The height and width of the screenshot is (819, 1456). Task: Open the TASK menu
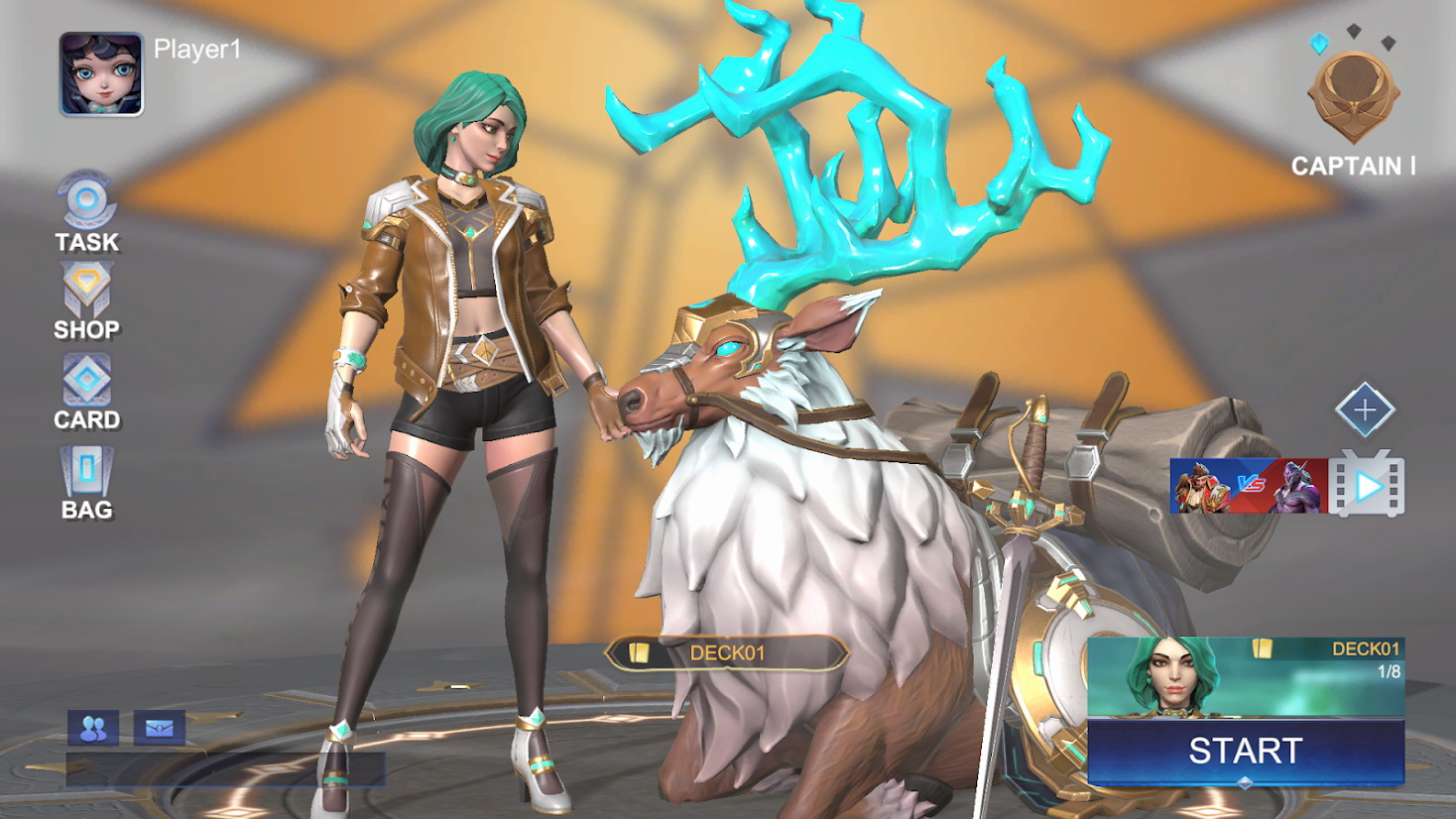(86, 211)
